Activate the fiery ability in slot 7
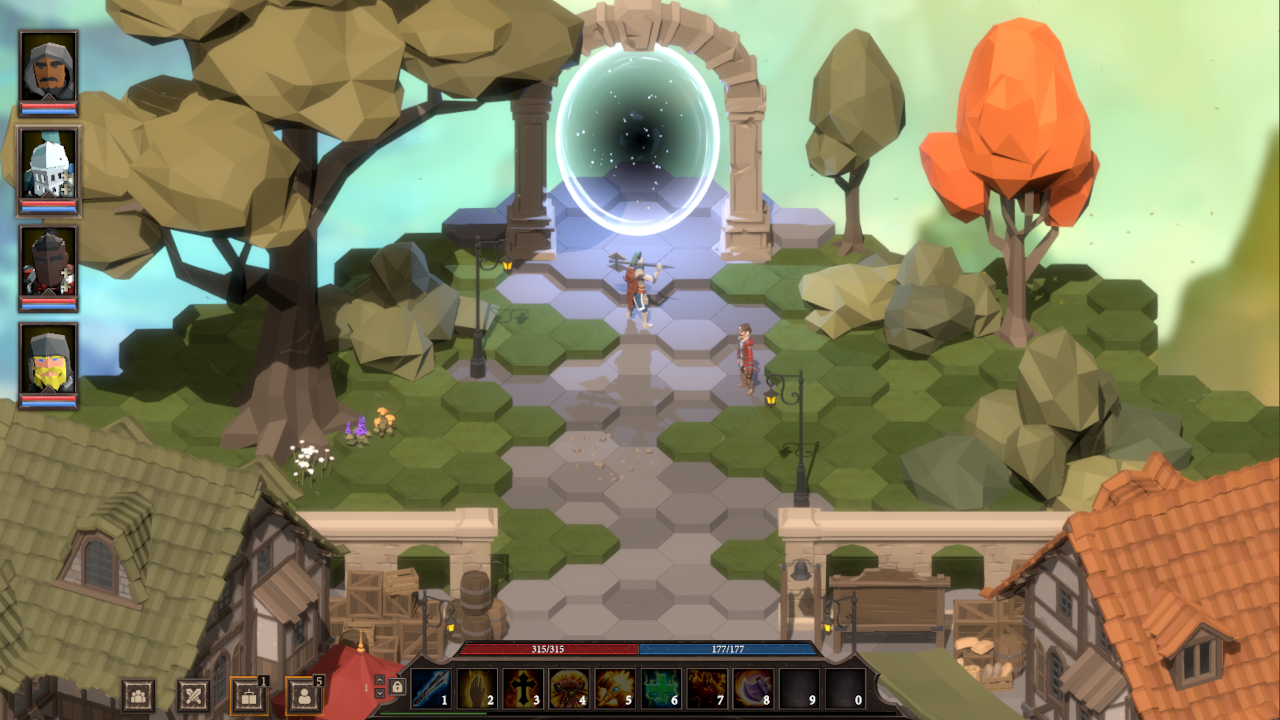1280x720 pixels. 707,688
